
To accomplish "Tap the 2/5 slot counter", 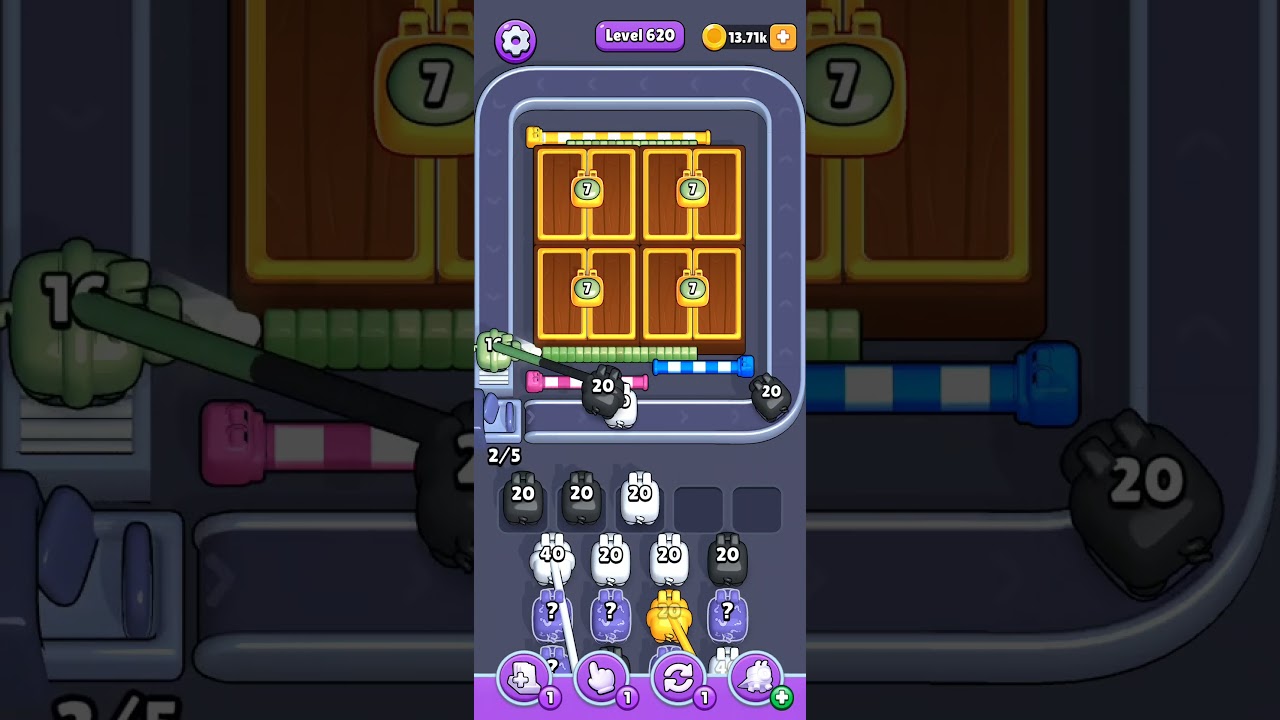I will point(502,455).
